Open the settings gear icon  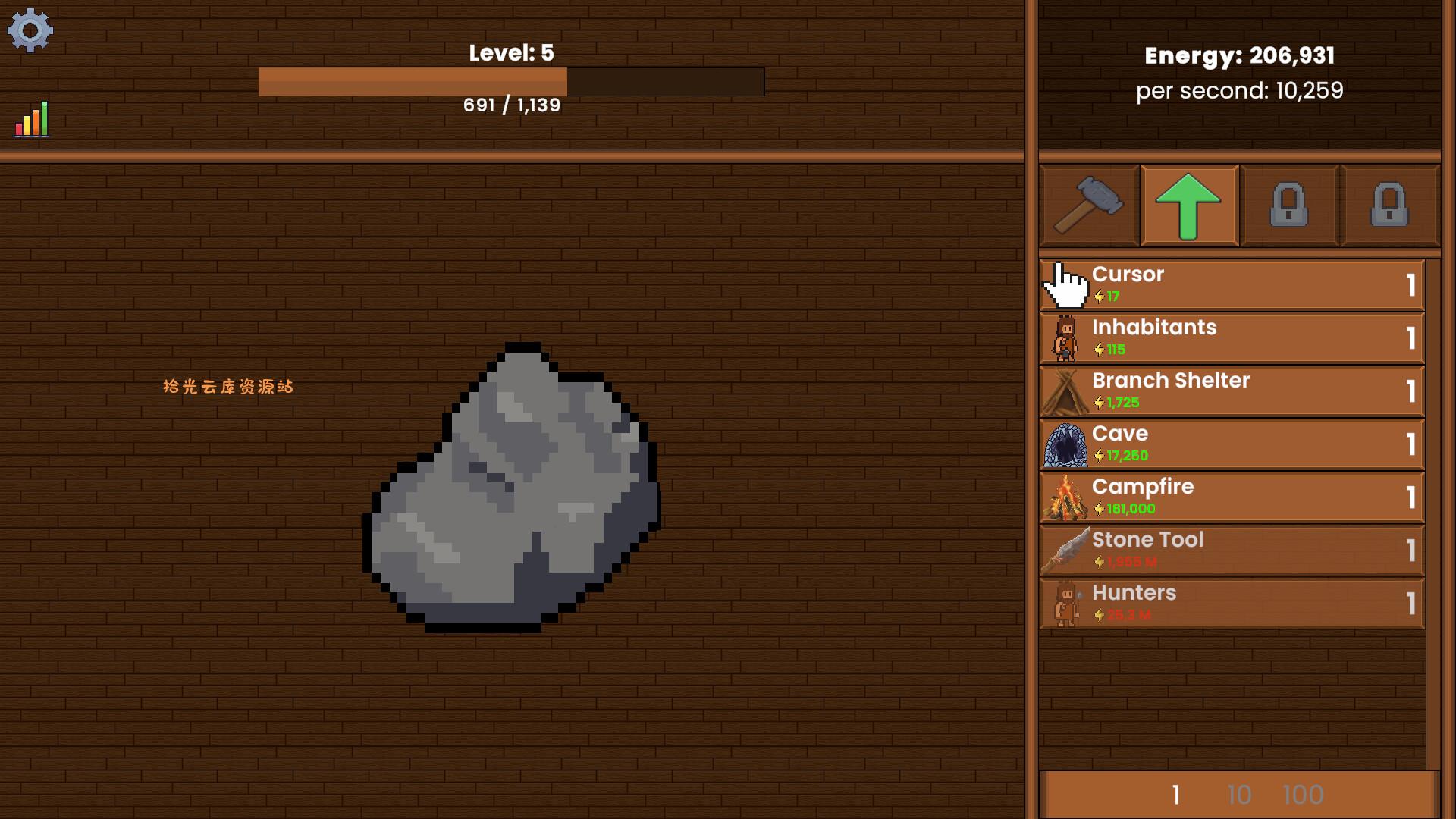30,30
